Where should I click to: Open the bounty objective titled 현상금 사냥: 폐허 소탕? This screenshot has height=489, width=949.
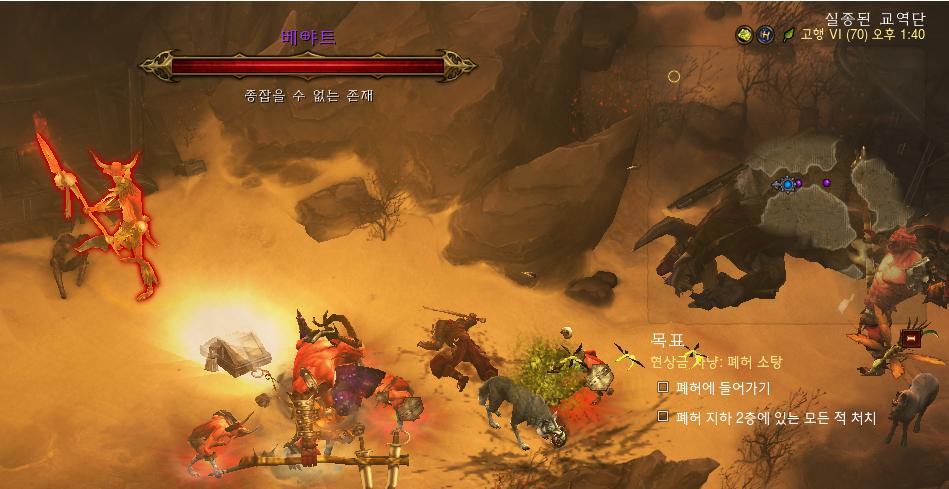pyautogui.click(x=714, y=363)
